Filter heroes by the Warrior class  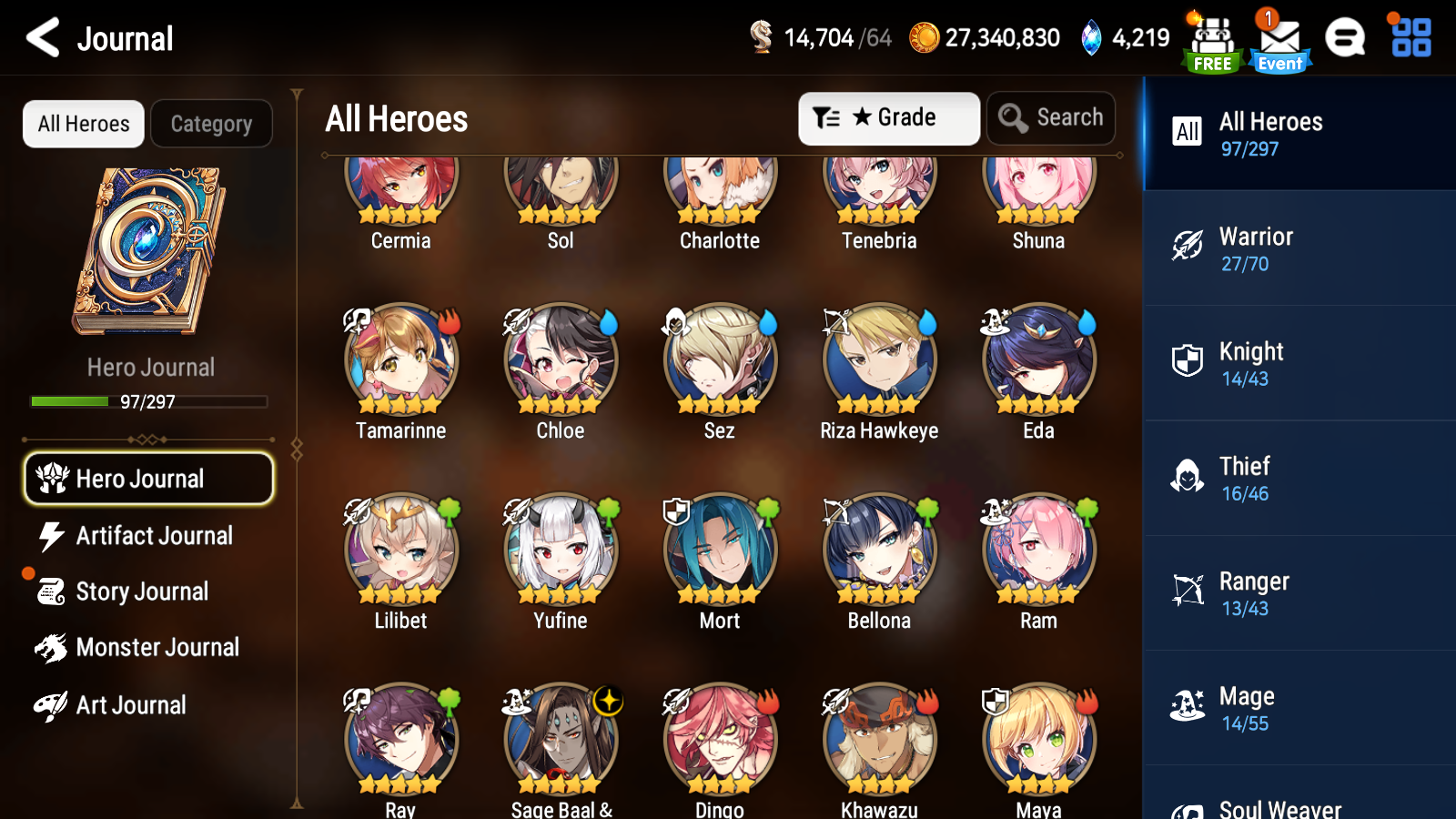click(x=1299, y=248)
